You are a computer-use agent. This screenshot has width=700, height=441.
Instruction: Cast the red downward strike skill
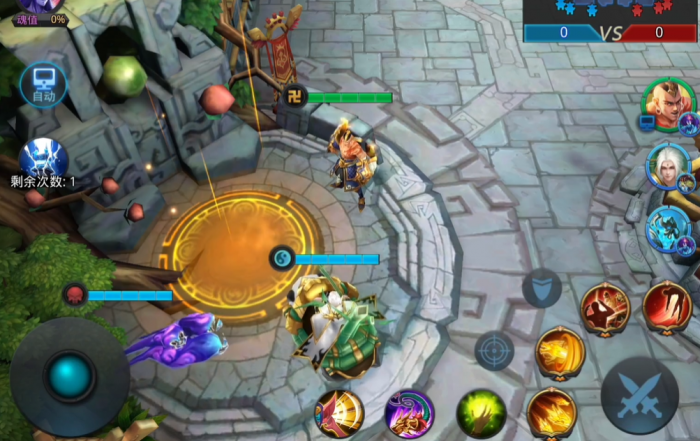[667, 304]
